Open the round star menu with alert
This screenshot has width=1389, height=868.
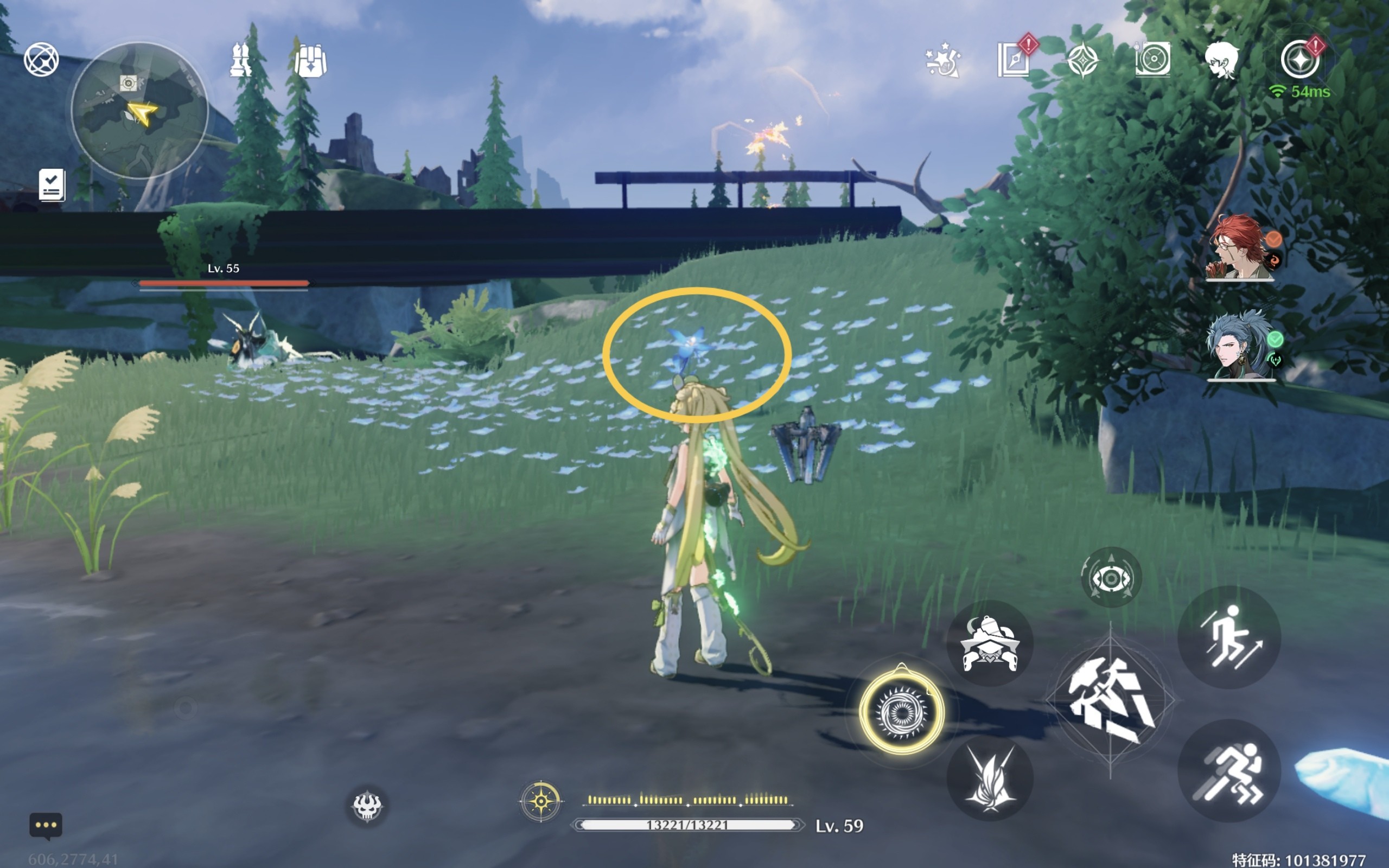pyautogui.click(x=1299, y=60)
